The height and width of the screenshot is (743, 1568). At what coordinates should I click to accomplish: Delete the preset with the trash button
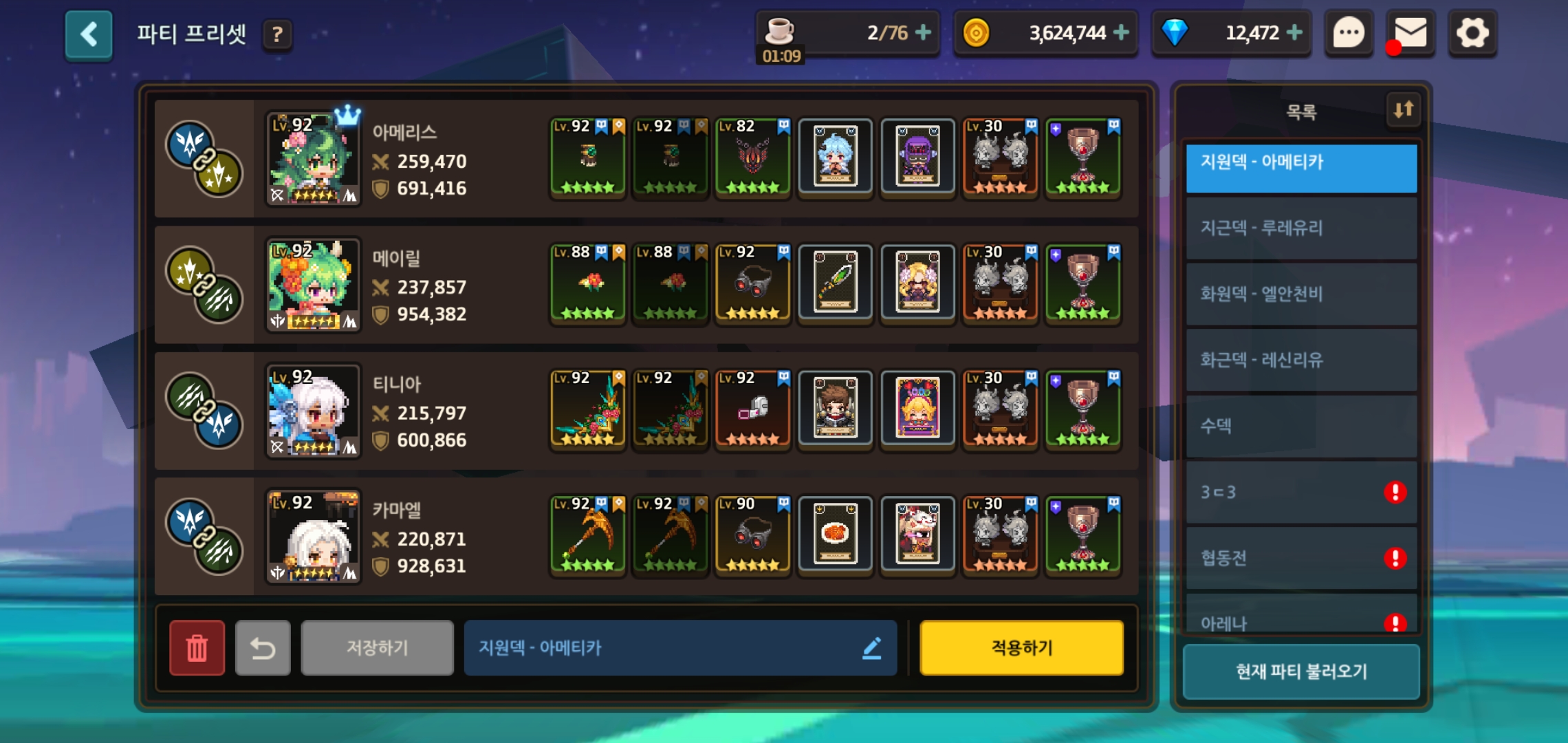(197, 648)
